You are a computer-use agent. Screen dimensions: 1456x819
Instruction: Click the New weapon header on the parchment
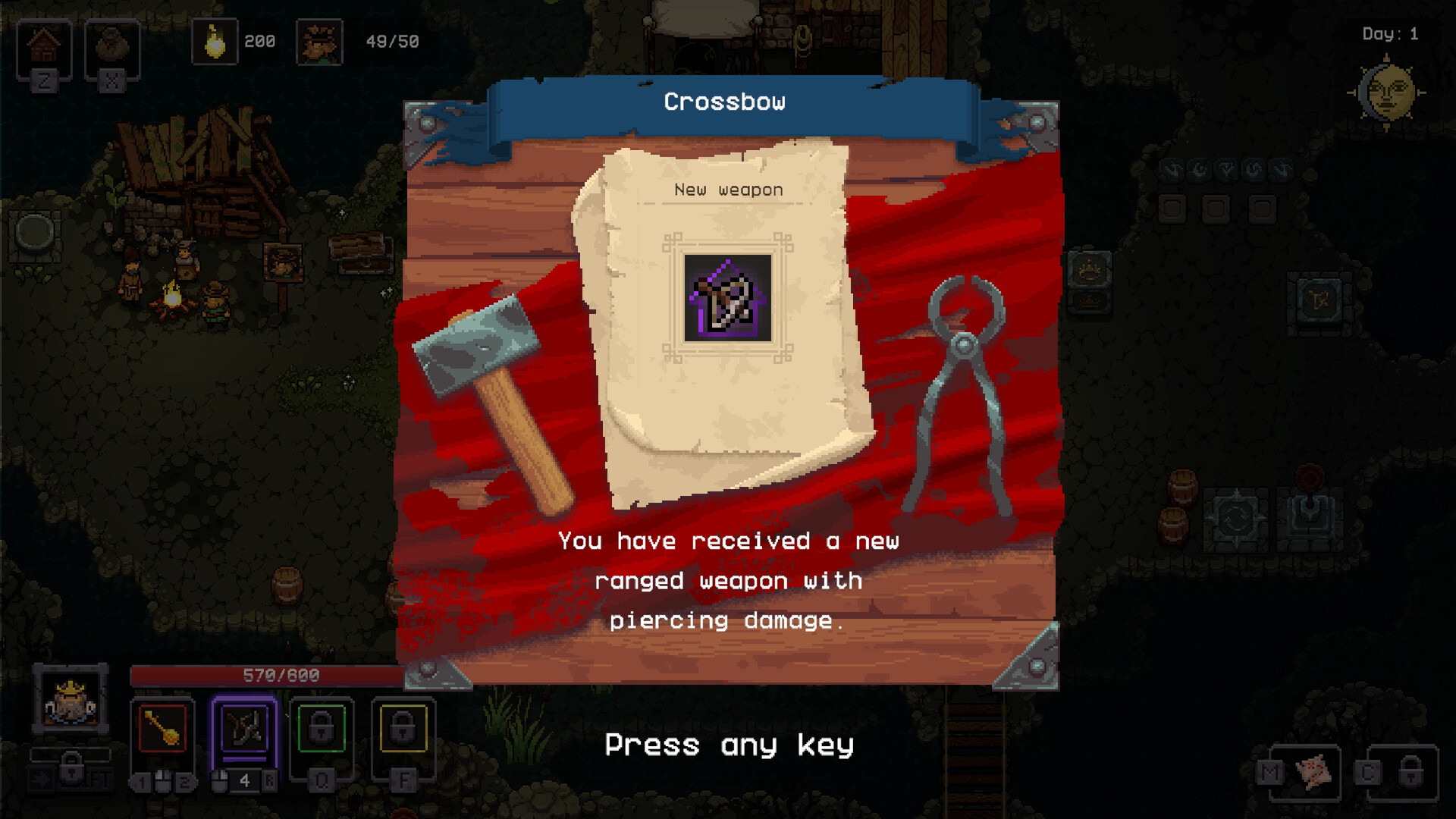coord(727,190)
